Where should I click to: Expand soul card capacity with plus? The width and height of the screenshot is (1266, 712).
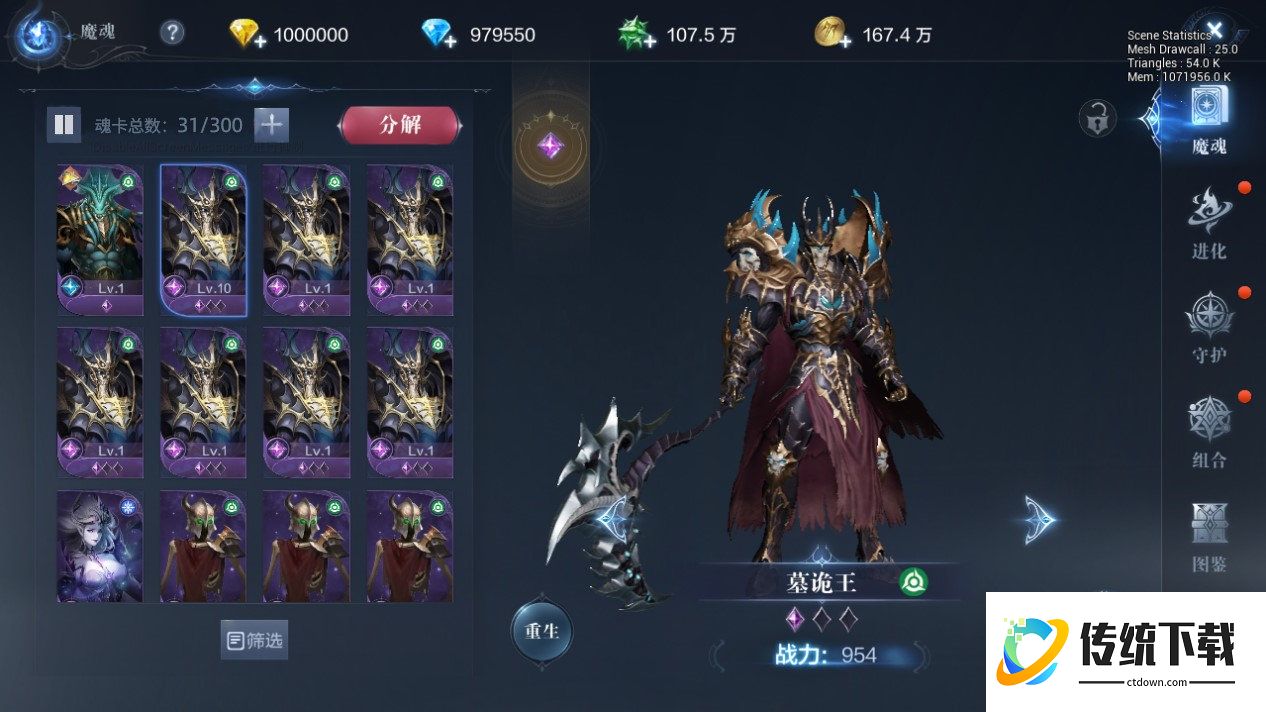point(271,125)
